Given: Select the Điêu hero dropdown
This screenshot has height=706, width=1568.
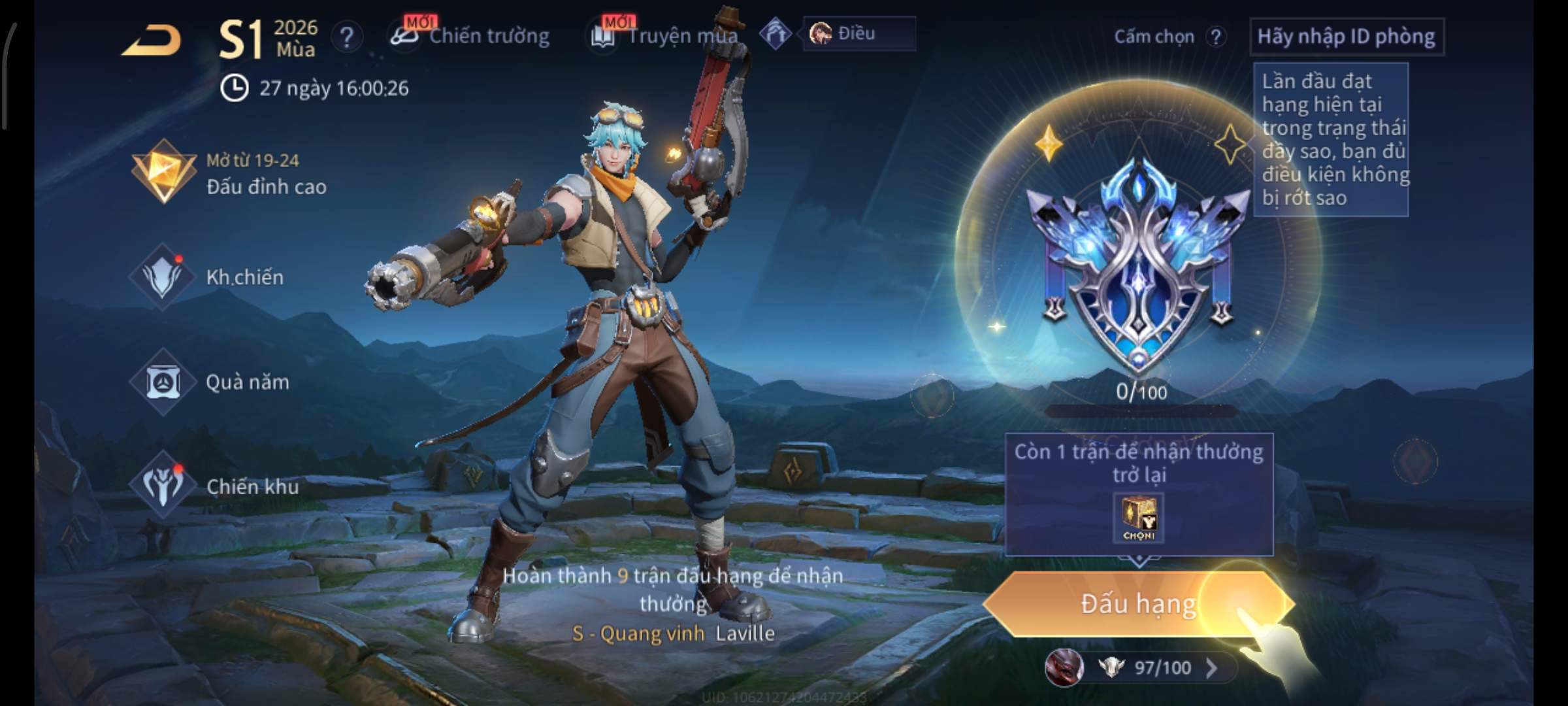Looking at the screenshot, I should [858, 33].
